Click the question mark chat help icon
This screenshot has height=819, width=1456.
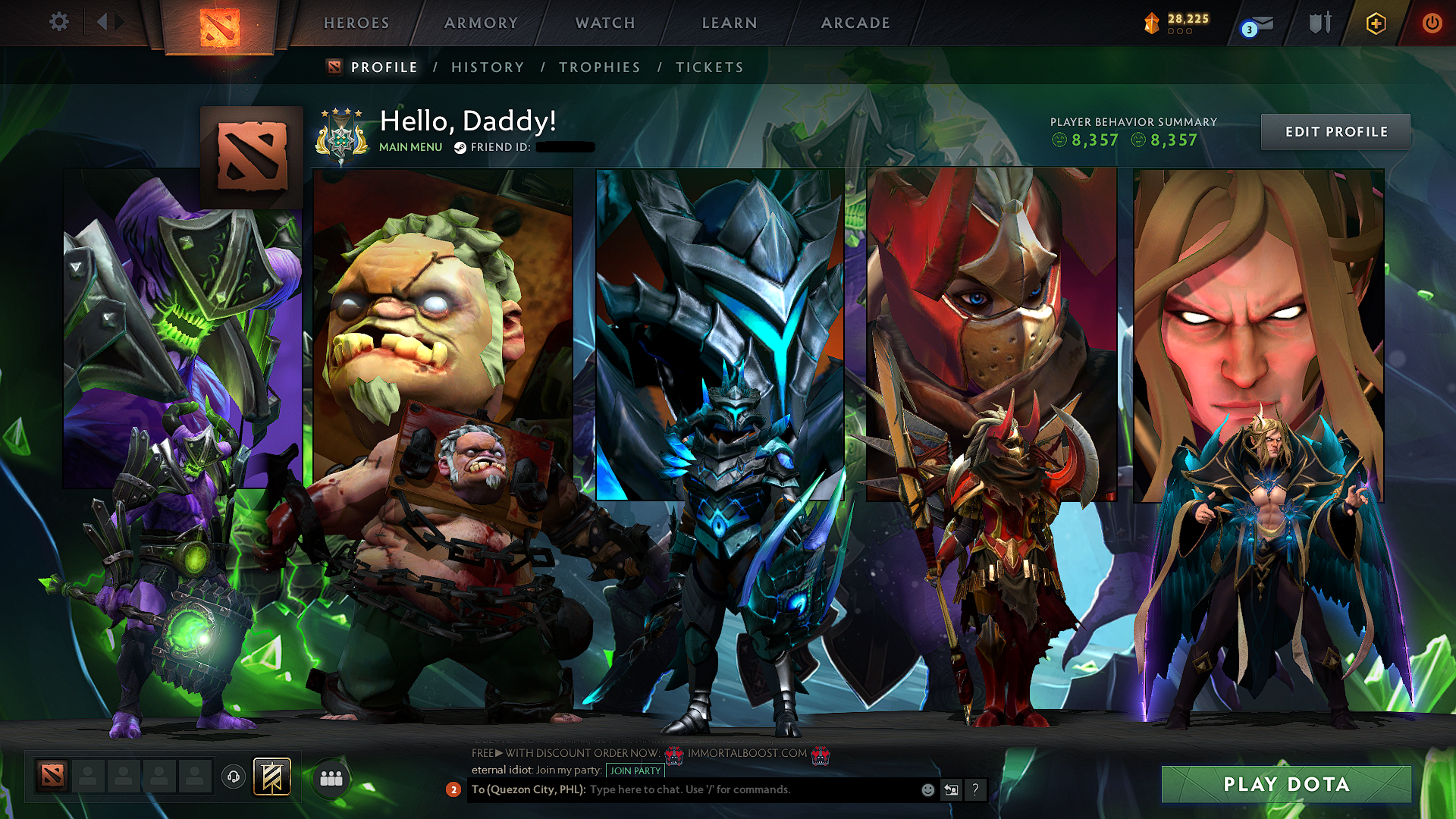coord(975,789)
